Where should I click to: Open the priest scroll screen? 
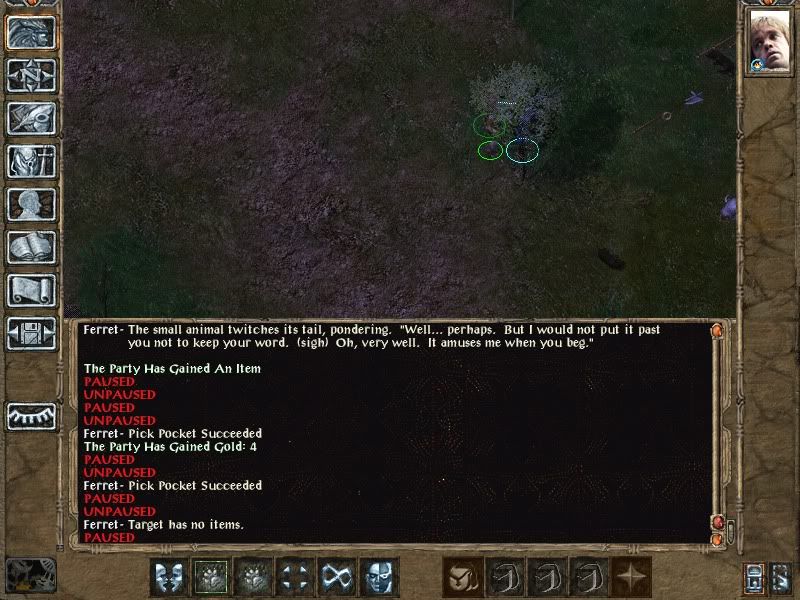coord(31,290)
